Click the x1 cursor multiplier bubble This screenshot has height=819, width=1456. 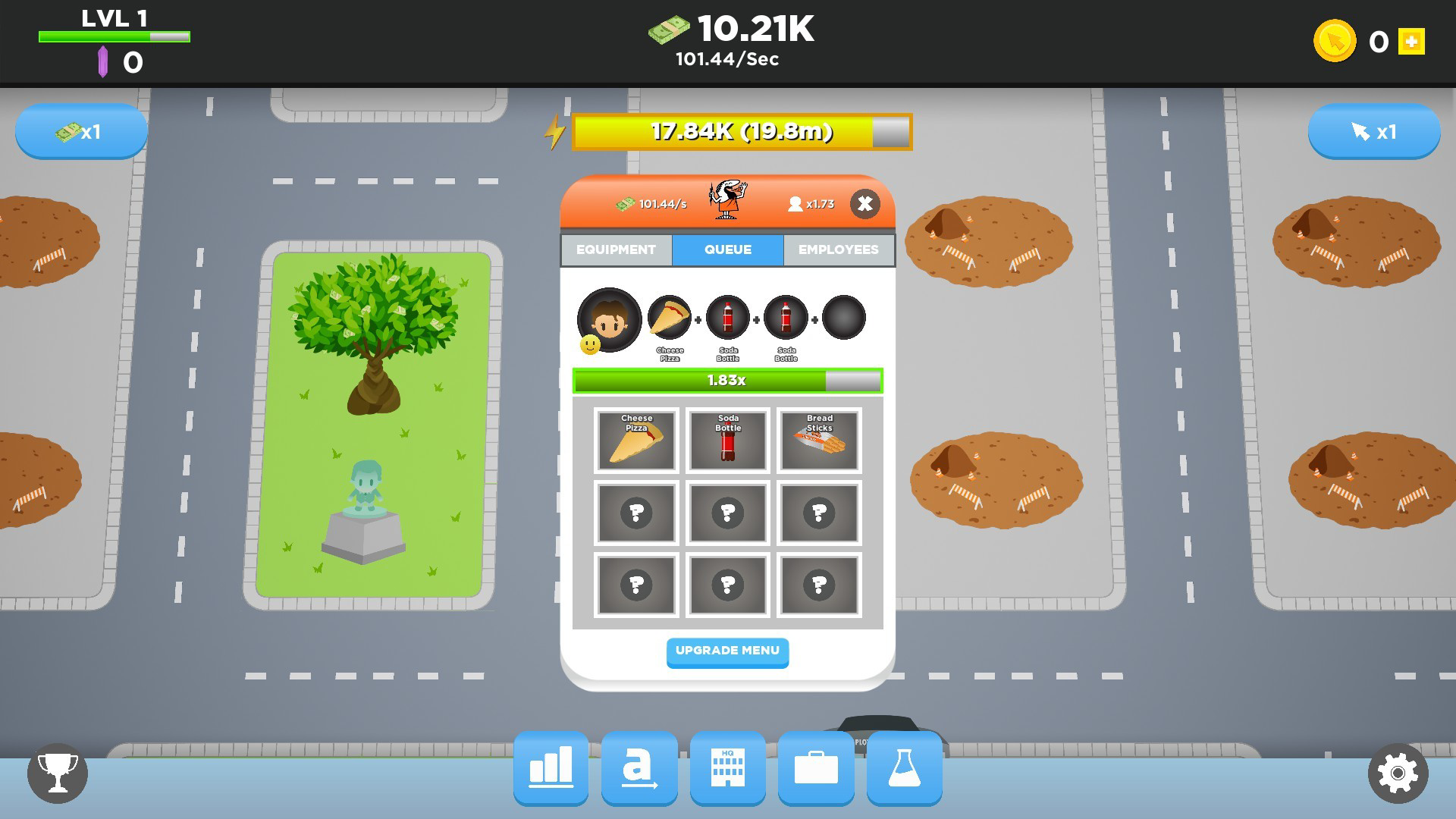[x=1374, y=131]
